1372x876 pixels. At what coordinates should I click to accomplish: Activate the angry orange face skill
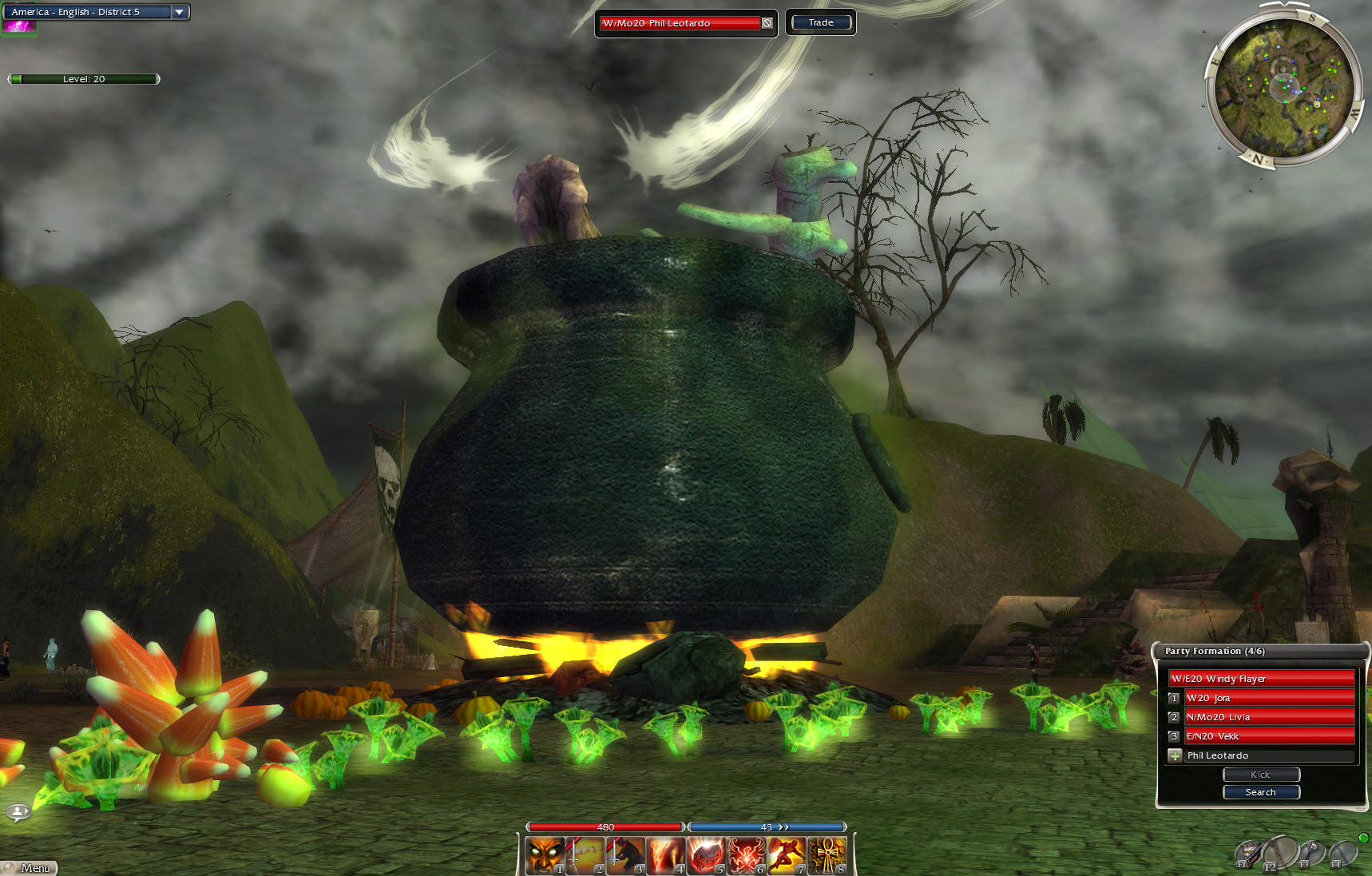(545, 855)
